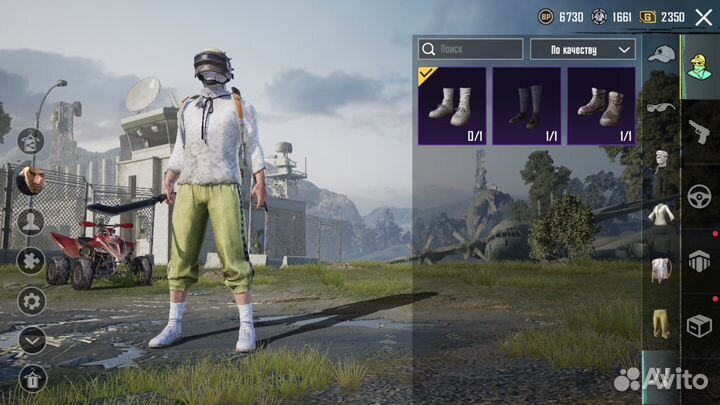Select the black boots item

click(526, 106)
